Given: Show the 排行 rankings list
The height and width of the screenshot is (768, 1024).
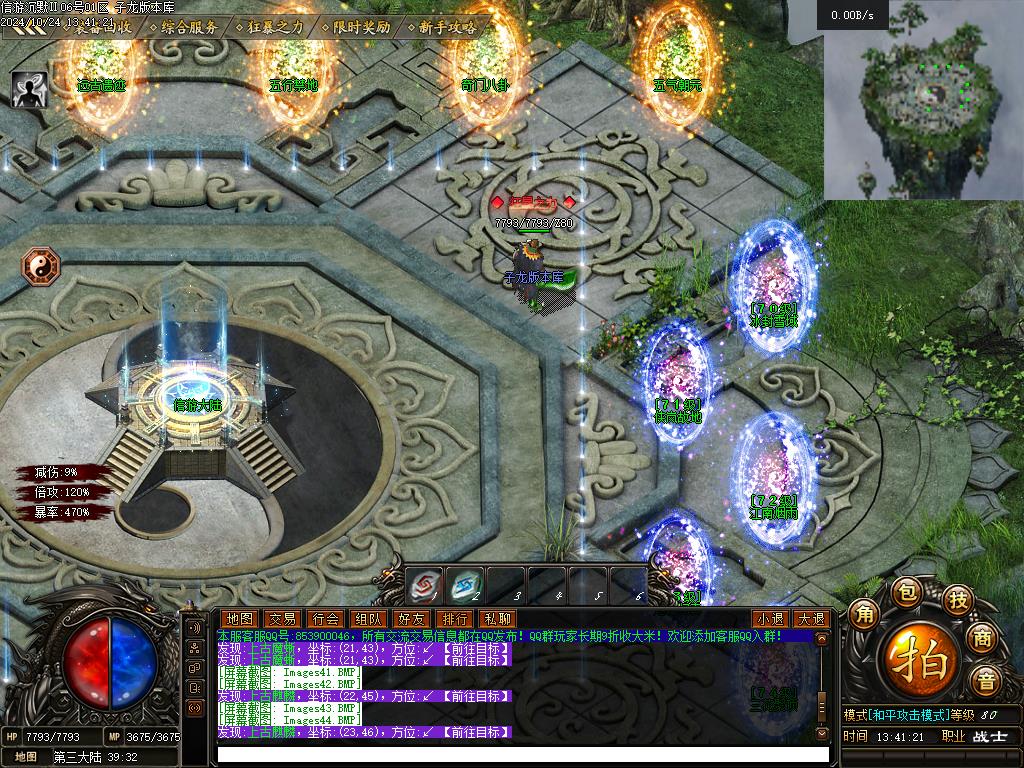Looking at the screenshot, I should tap(454, 619).
